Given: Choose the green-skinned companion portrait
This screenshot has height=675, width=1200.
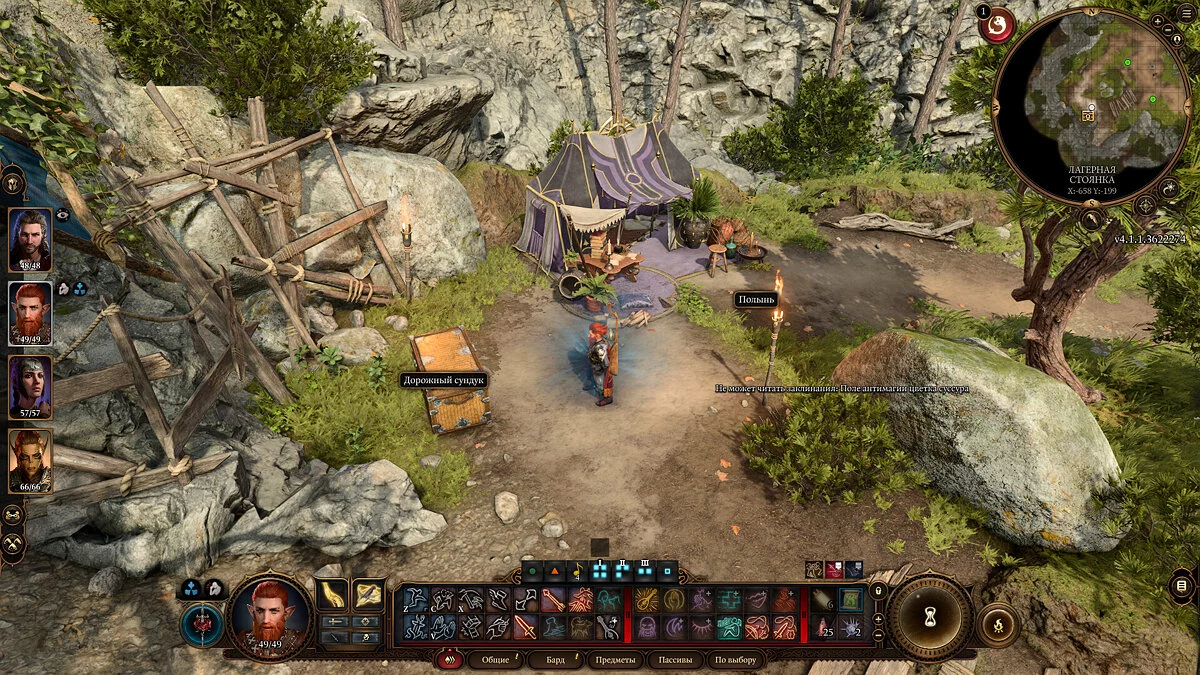Looking at the screenshot, I should (30, 460).
